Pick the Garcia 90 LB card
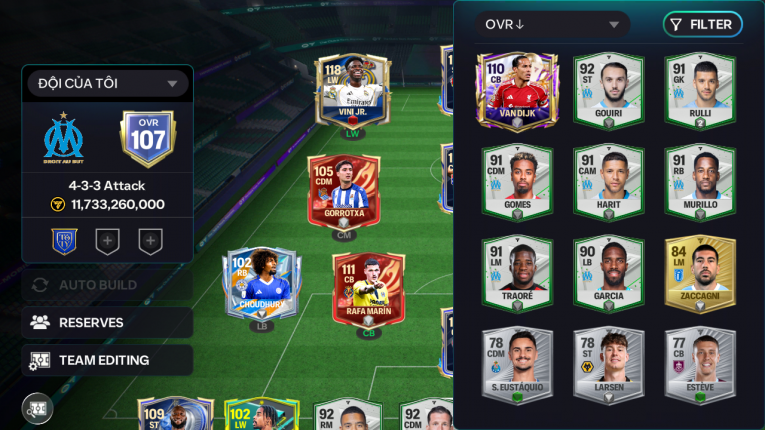This screenshot has width=765, height=430. pos(607,272)
